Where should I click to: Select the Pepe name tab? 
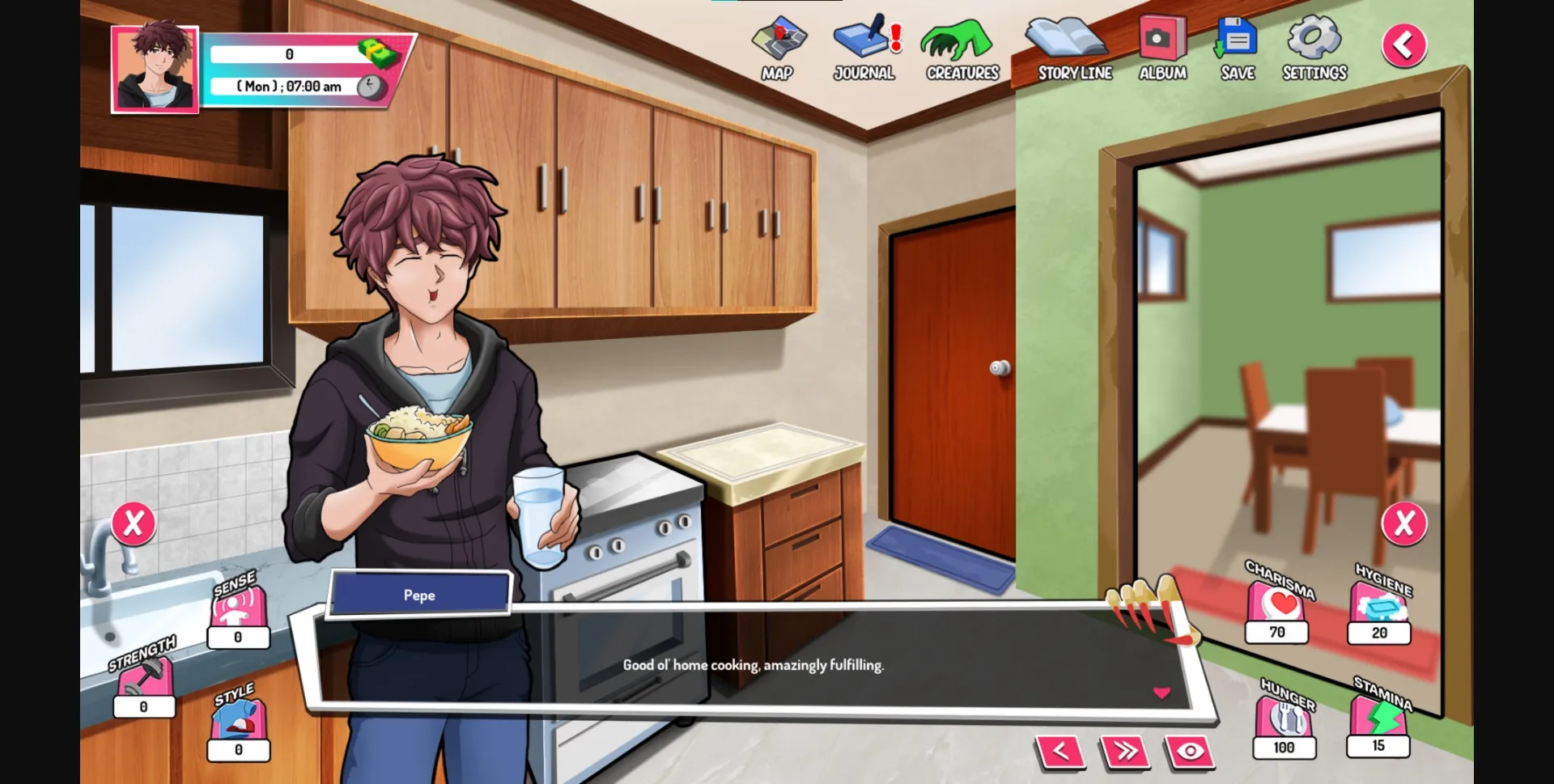pos(418,595)
